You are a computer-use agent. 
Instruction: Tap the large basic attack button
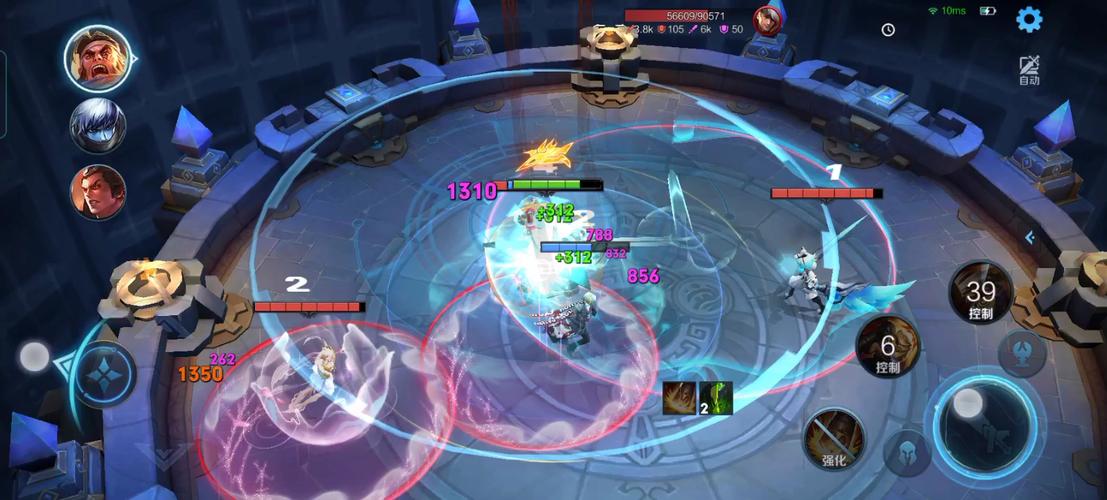tap(983, 418)
